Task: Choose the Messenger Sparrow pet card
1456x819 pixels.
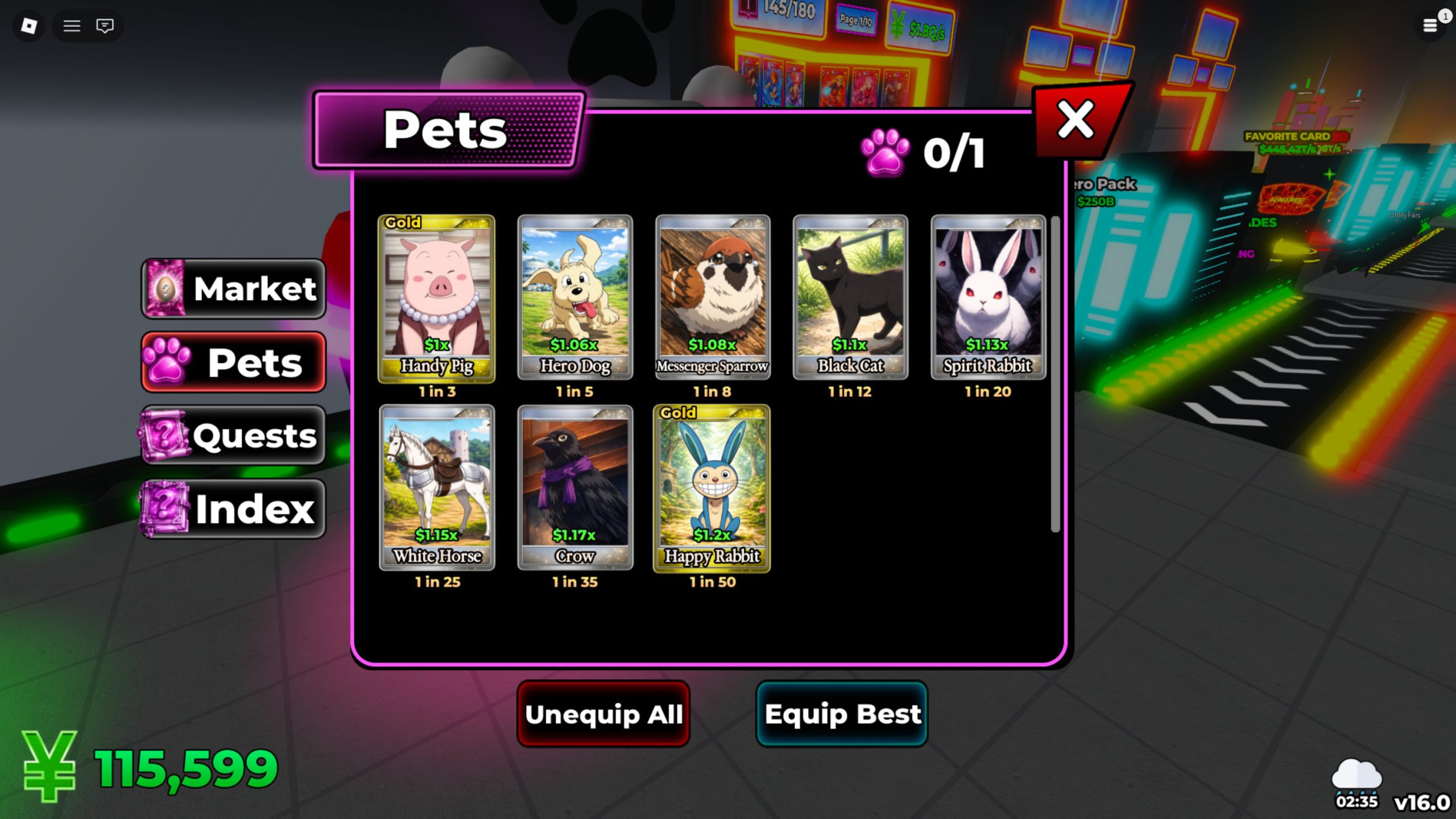Action: pos(713,297)
